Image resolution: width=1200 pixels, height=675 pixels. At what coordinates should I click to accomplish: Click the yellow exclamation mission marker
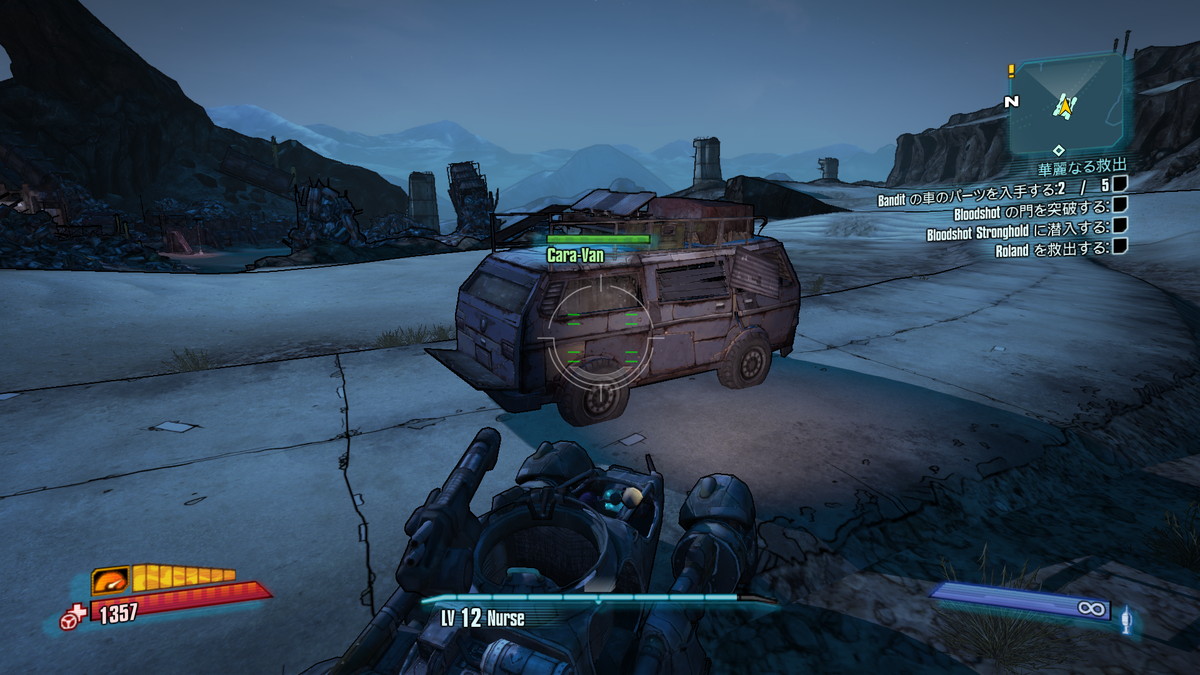1011,71
